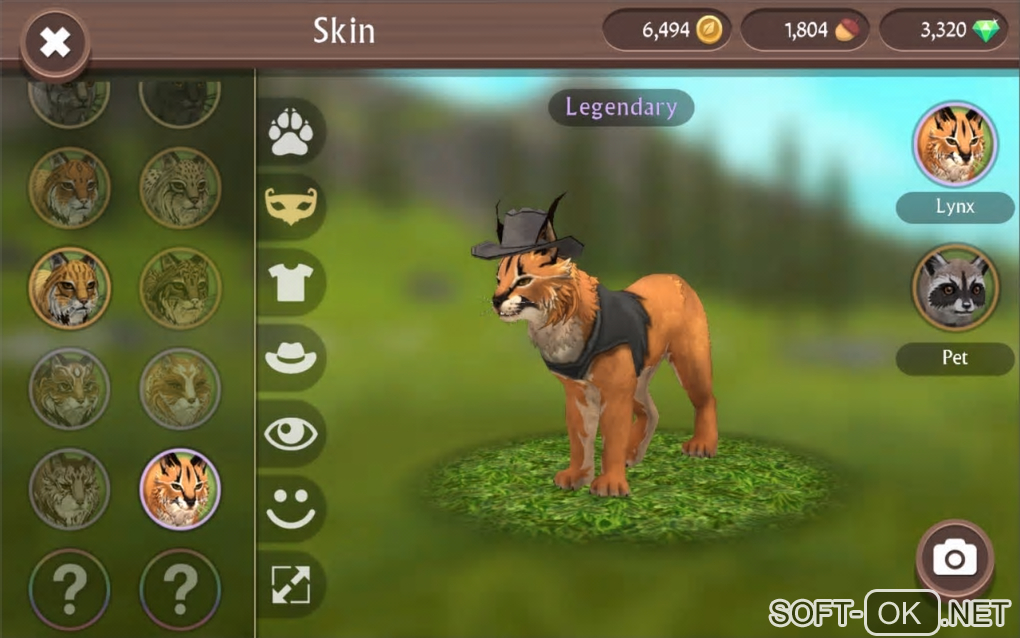This screenshot has width=1020, height=638.
Task: Select the raccoon Pet portrait
Action: pyautogui.click(x=955, y=288)
